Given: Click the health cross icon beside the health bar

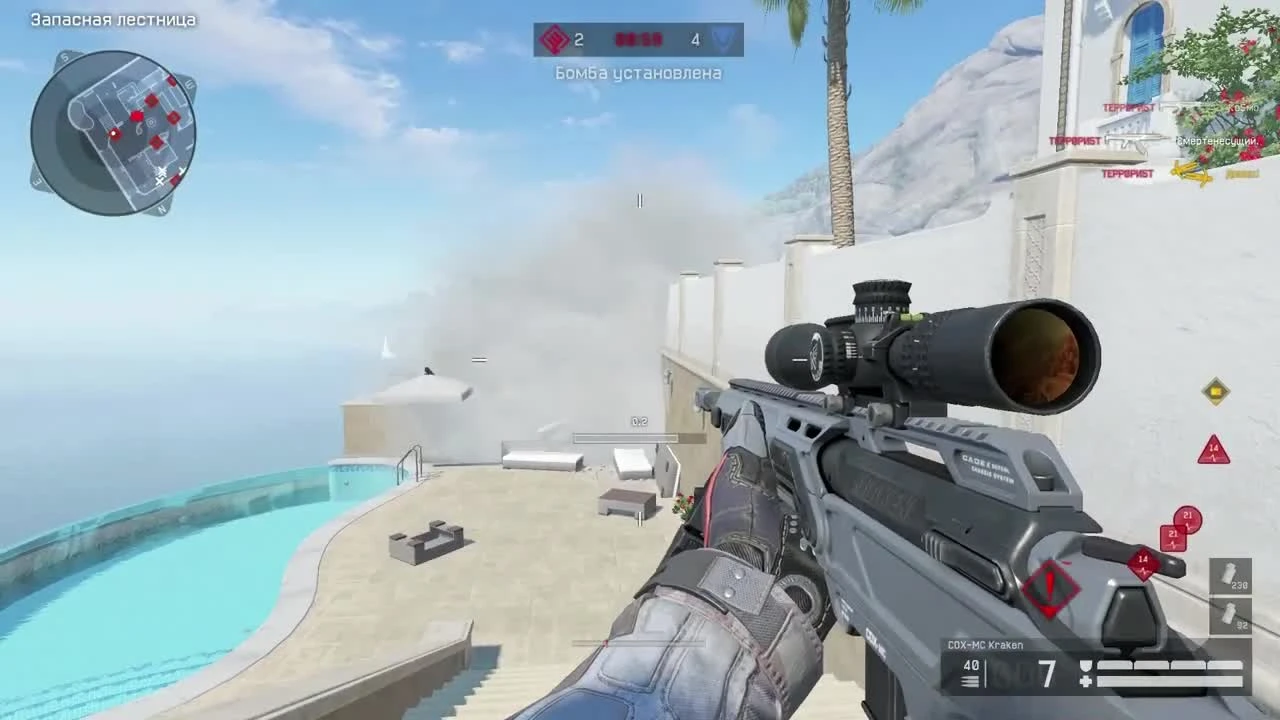Looking at the screenshot, I should (1085, 680).
